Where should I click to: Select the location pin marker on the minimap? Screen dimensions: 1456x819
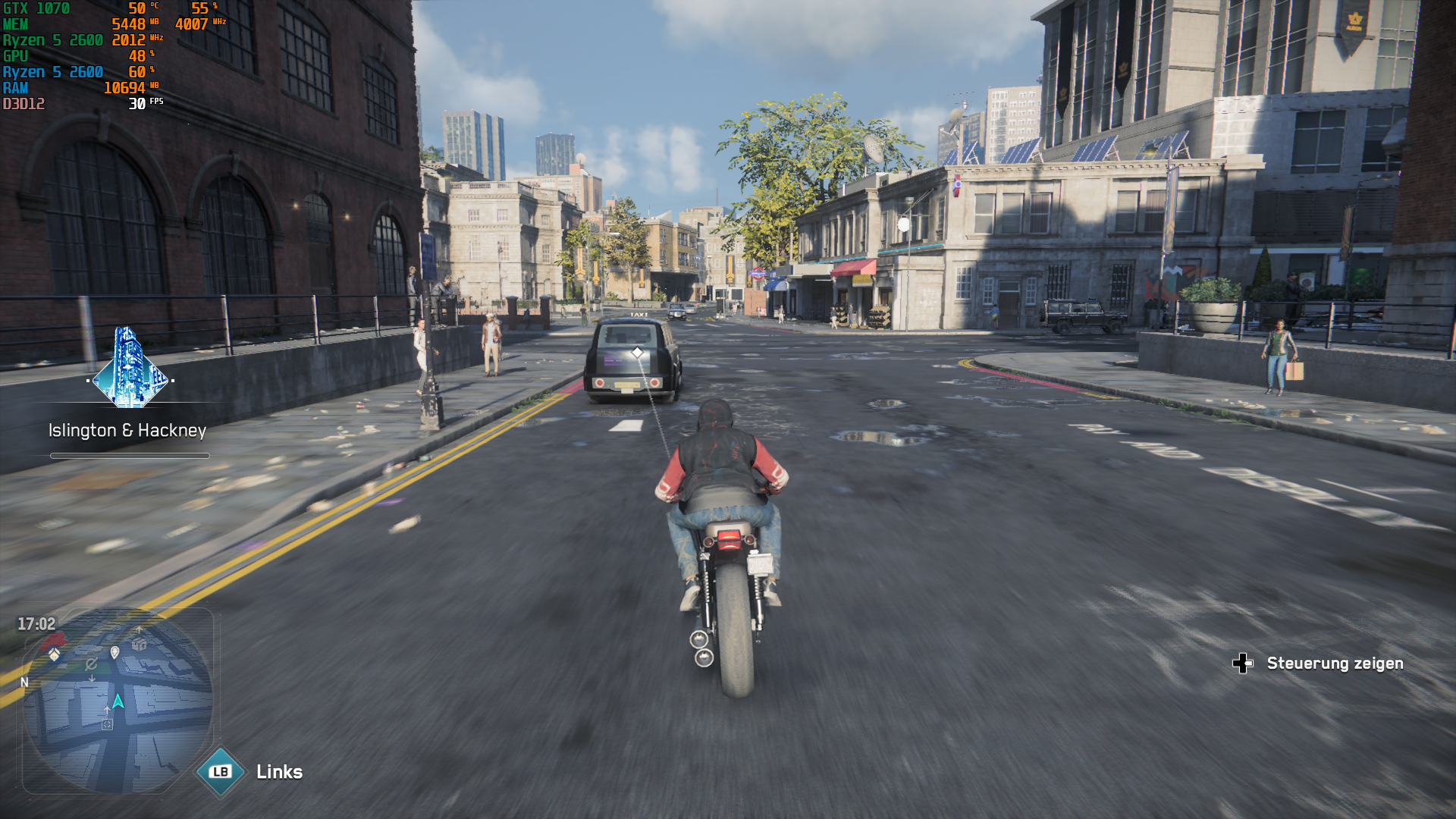coord(114,652)
